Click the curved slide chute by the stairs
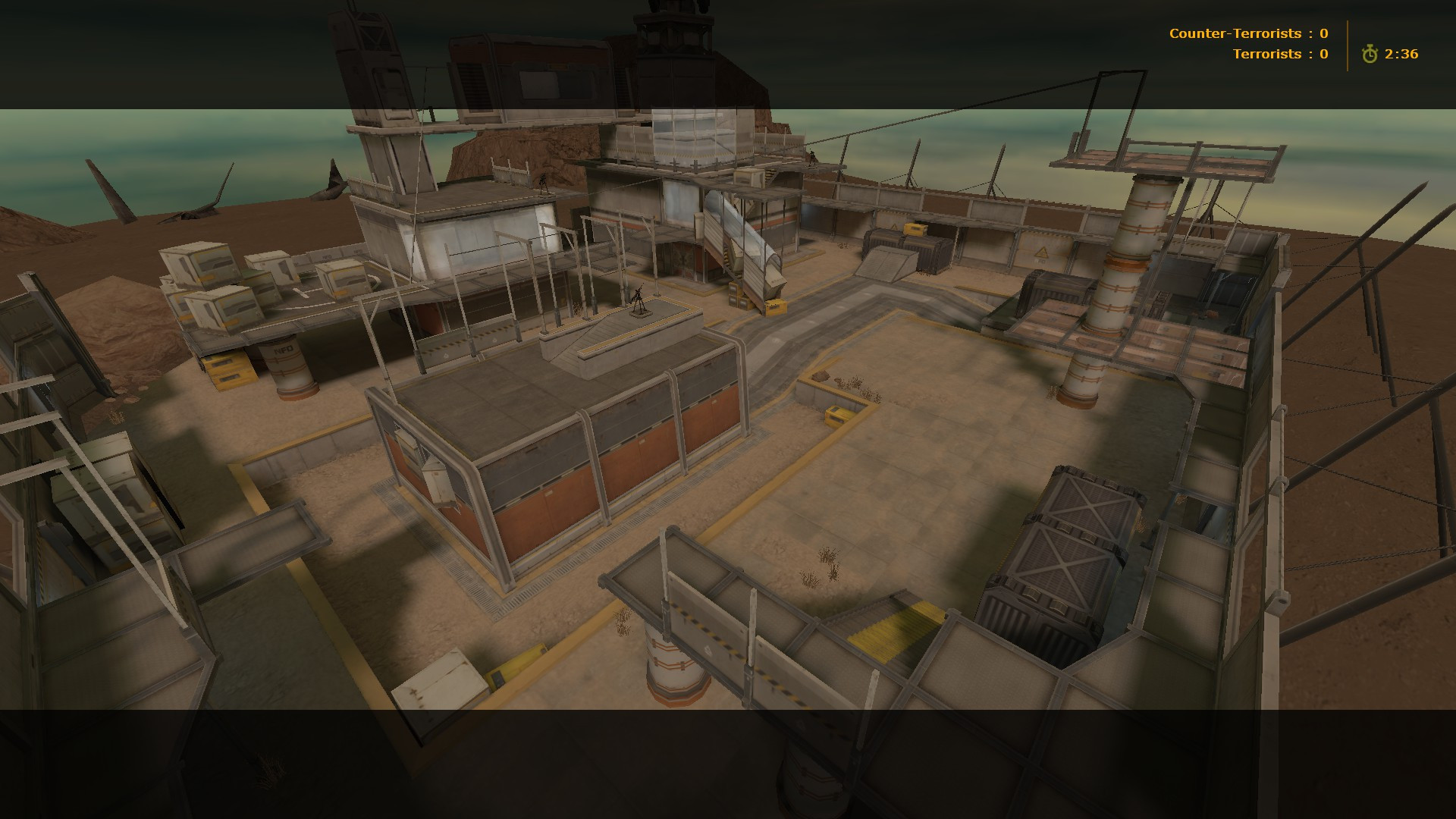The image size is (1456, 819). point(747,243)
